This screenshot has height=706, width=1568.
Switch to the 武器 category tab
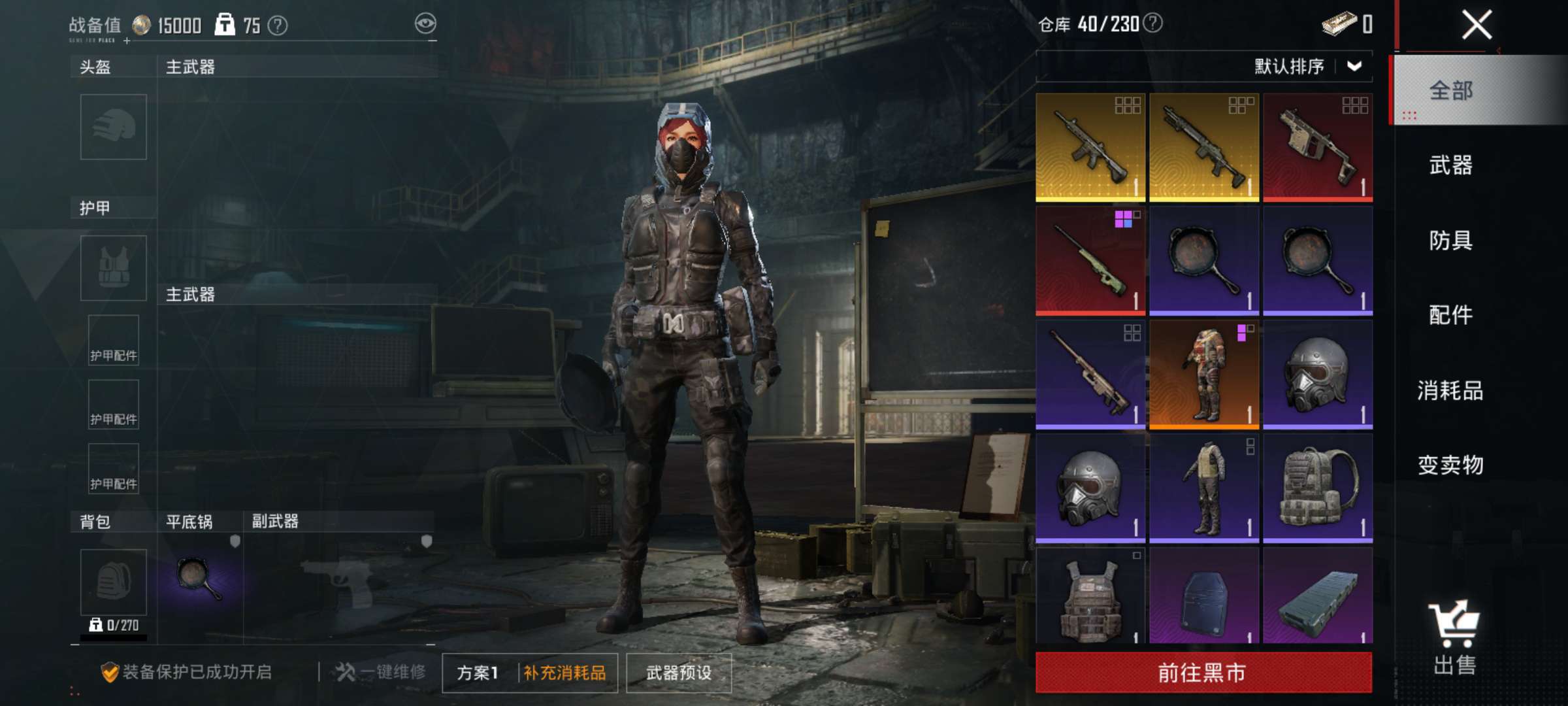1450,165
